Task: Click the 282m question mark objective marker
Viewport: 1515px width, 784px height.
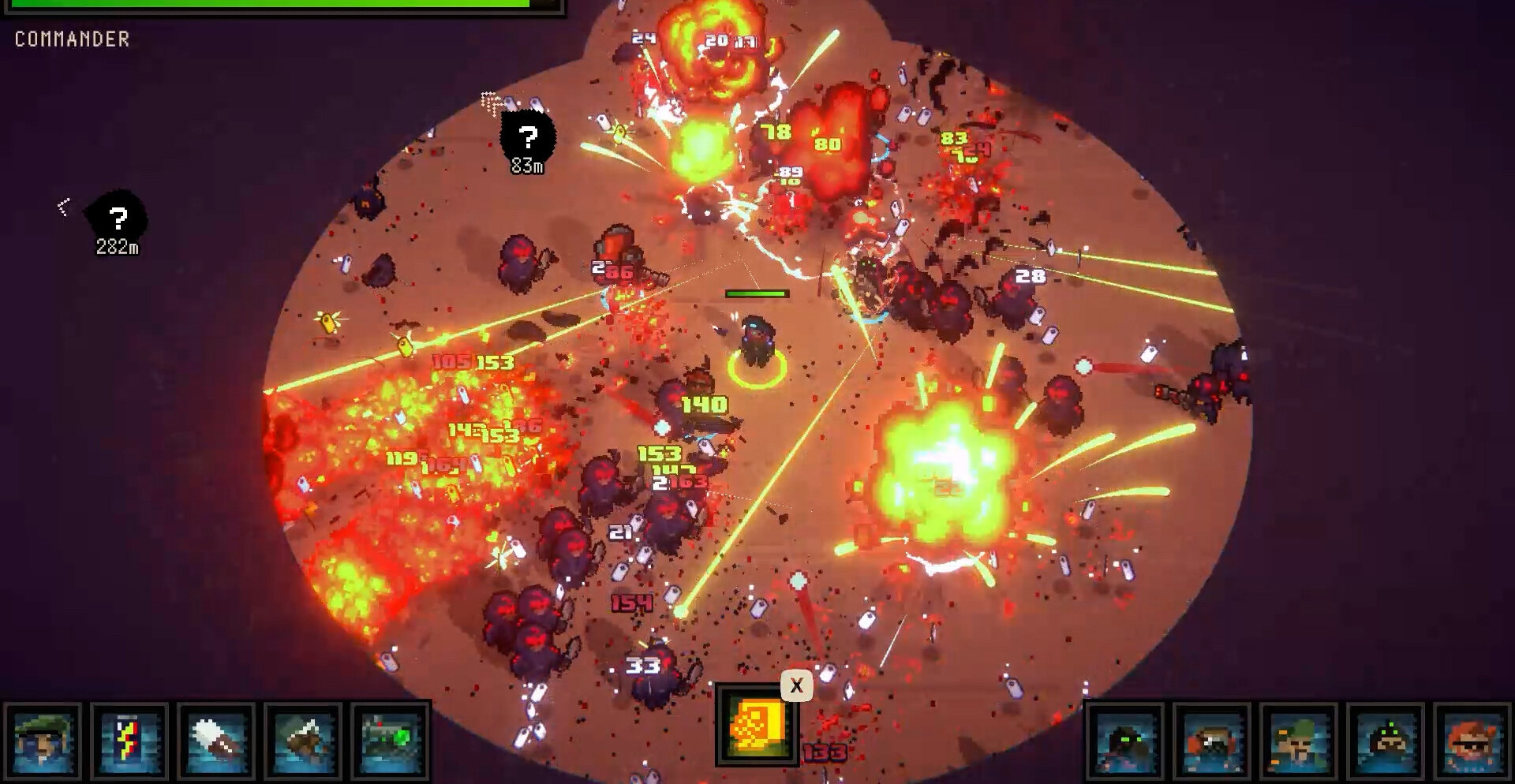Action: [x=118, y=219]
